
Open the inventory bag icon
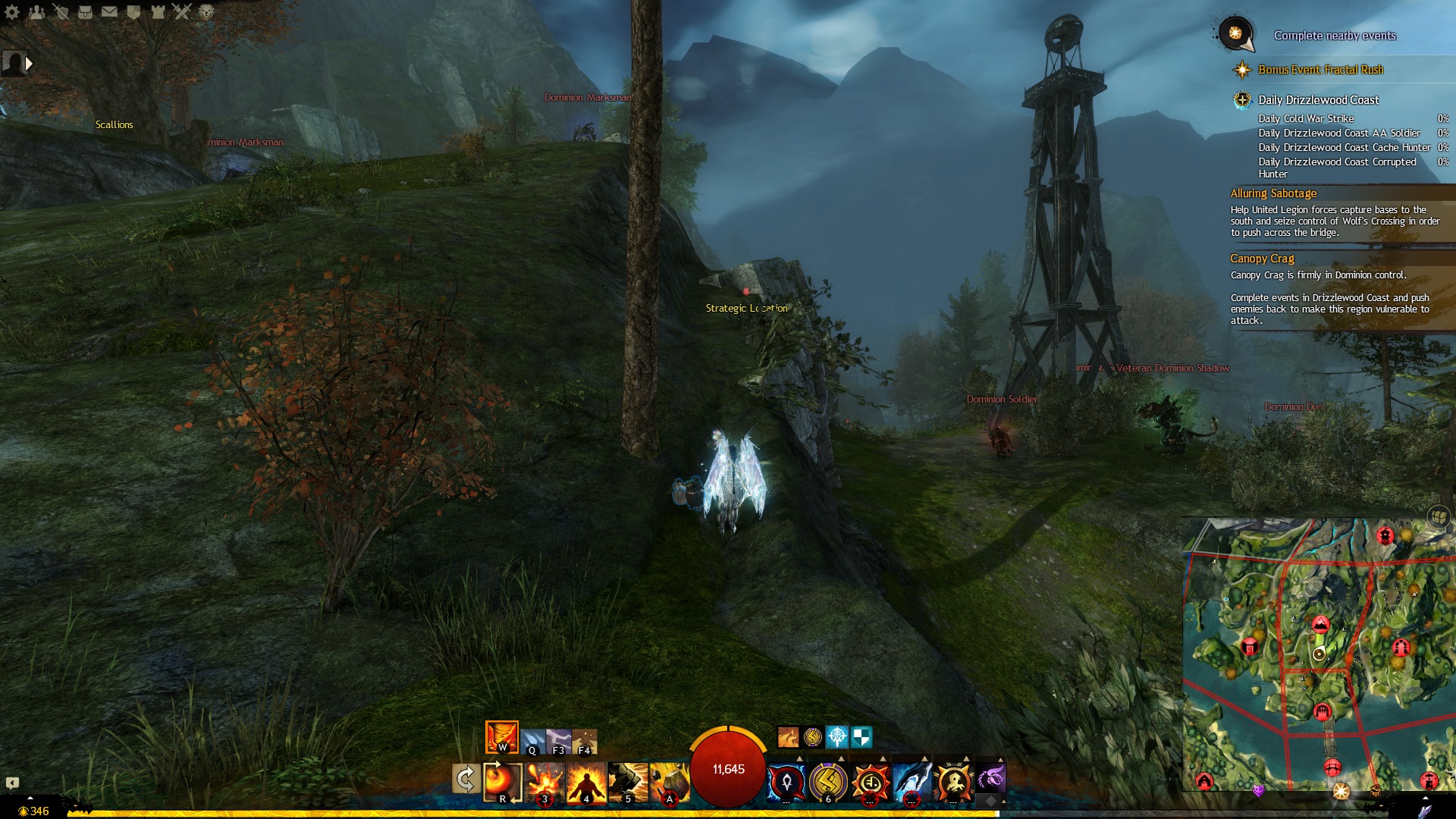(x=85, y=11)
